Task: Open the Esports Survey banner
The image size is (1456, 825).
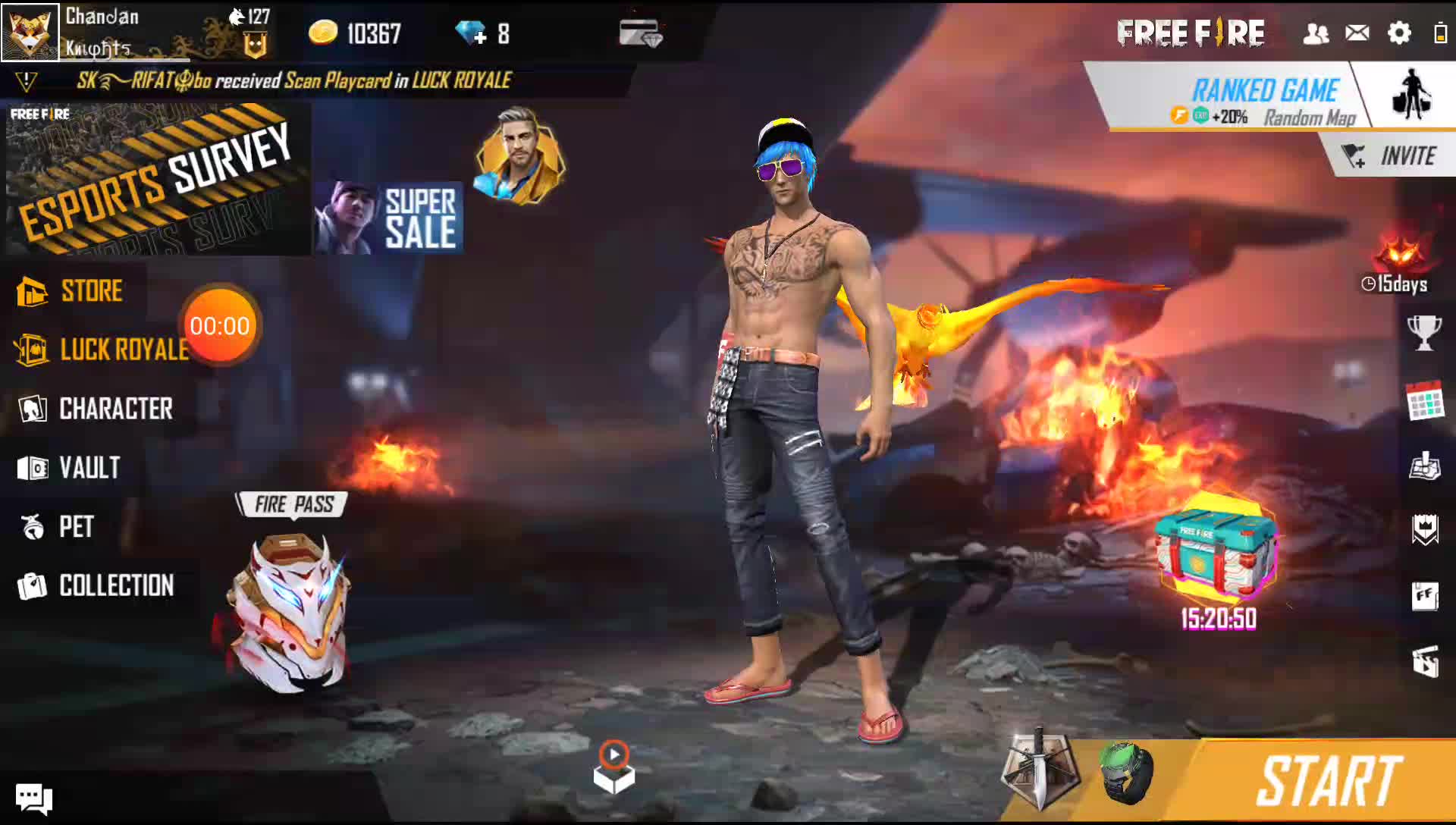Action: [158, 180]
